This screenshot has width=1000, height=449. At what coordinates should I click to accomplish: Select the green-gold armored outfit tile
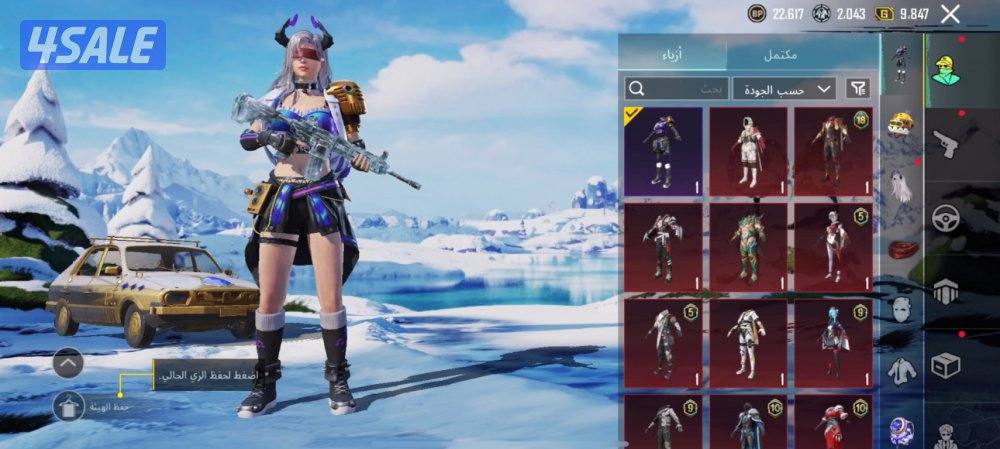click(x=748, y=246)
